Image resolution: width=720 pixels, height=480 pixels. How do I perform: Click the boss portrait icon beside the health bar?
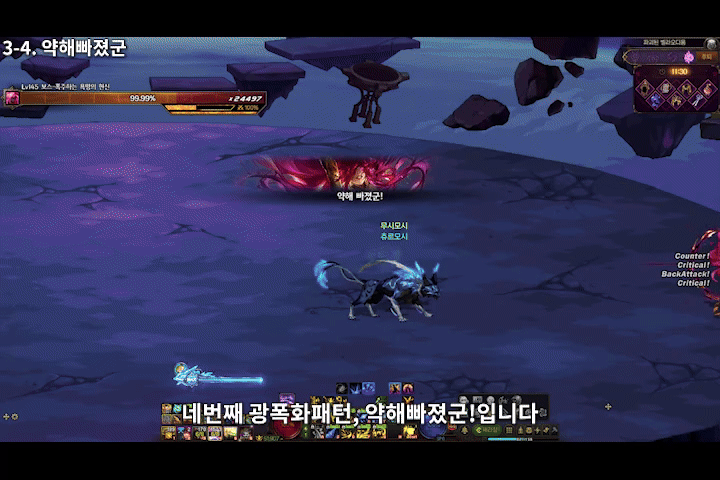12,98
